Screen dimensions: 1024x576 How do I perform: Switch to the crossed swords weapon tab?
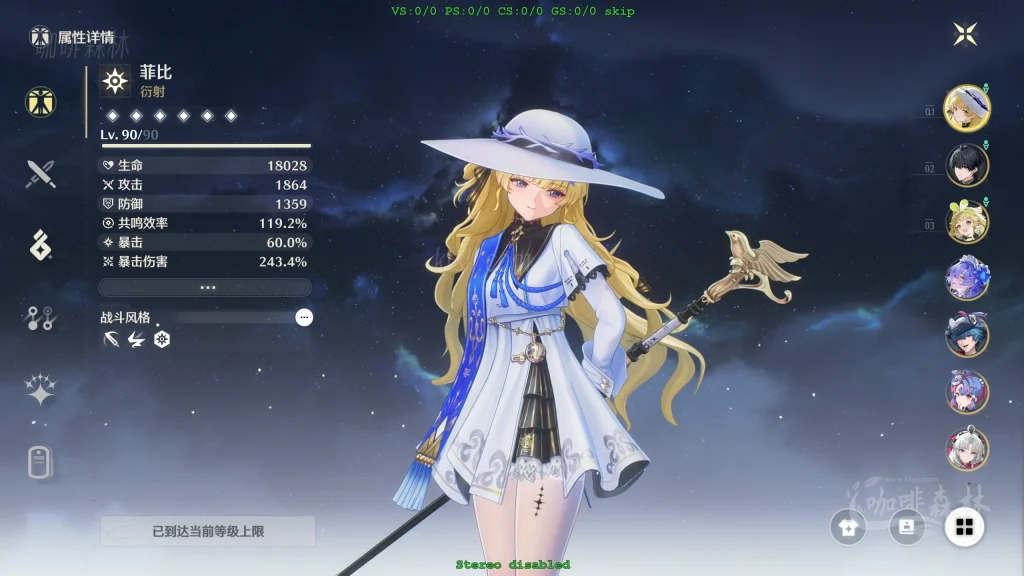click(41, 175)
